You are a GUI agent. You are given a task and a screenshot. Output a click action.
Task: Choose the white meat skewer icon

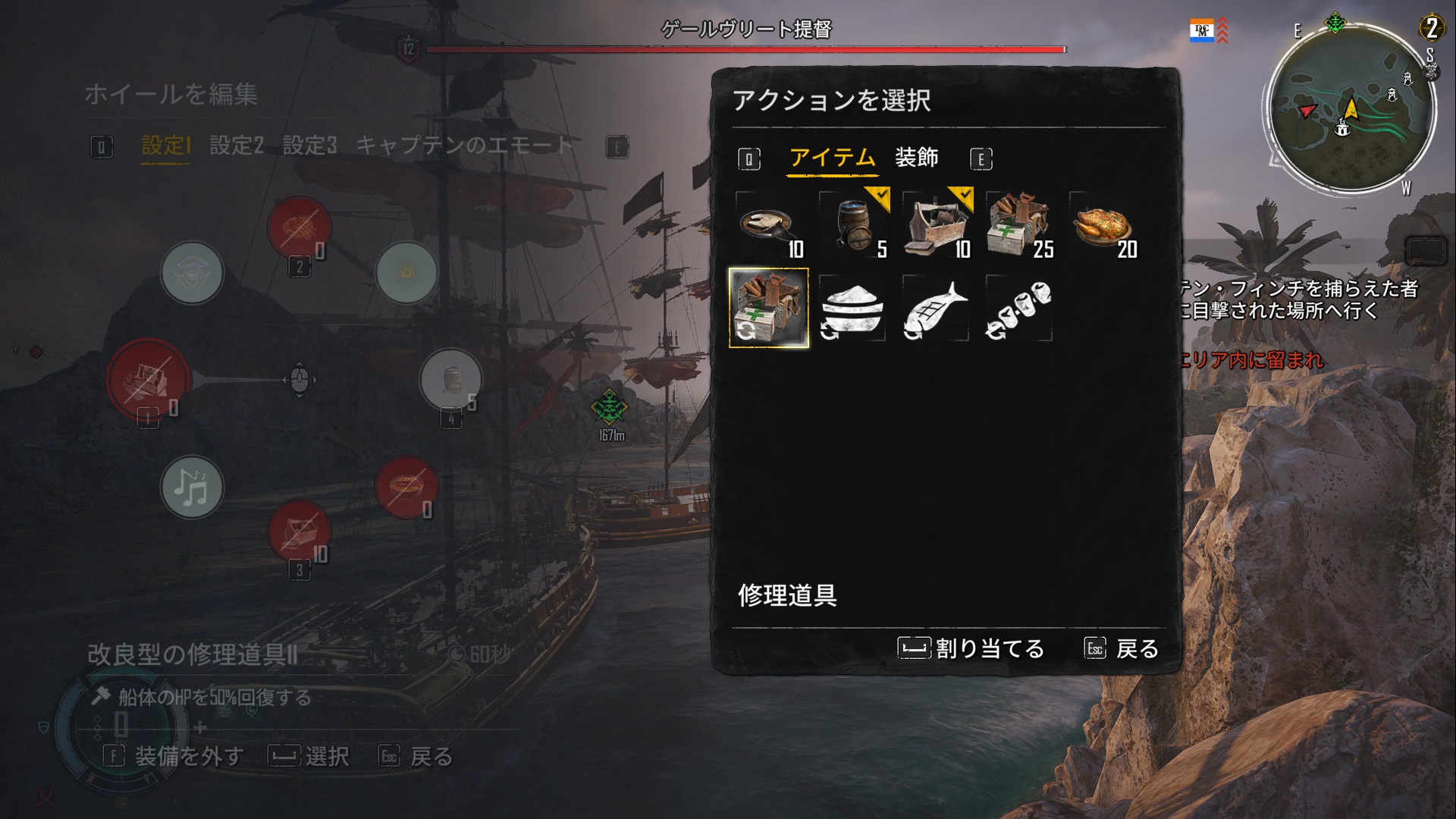[x=1019, y=309]
